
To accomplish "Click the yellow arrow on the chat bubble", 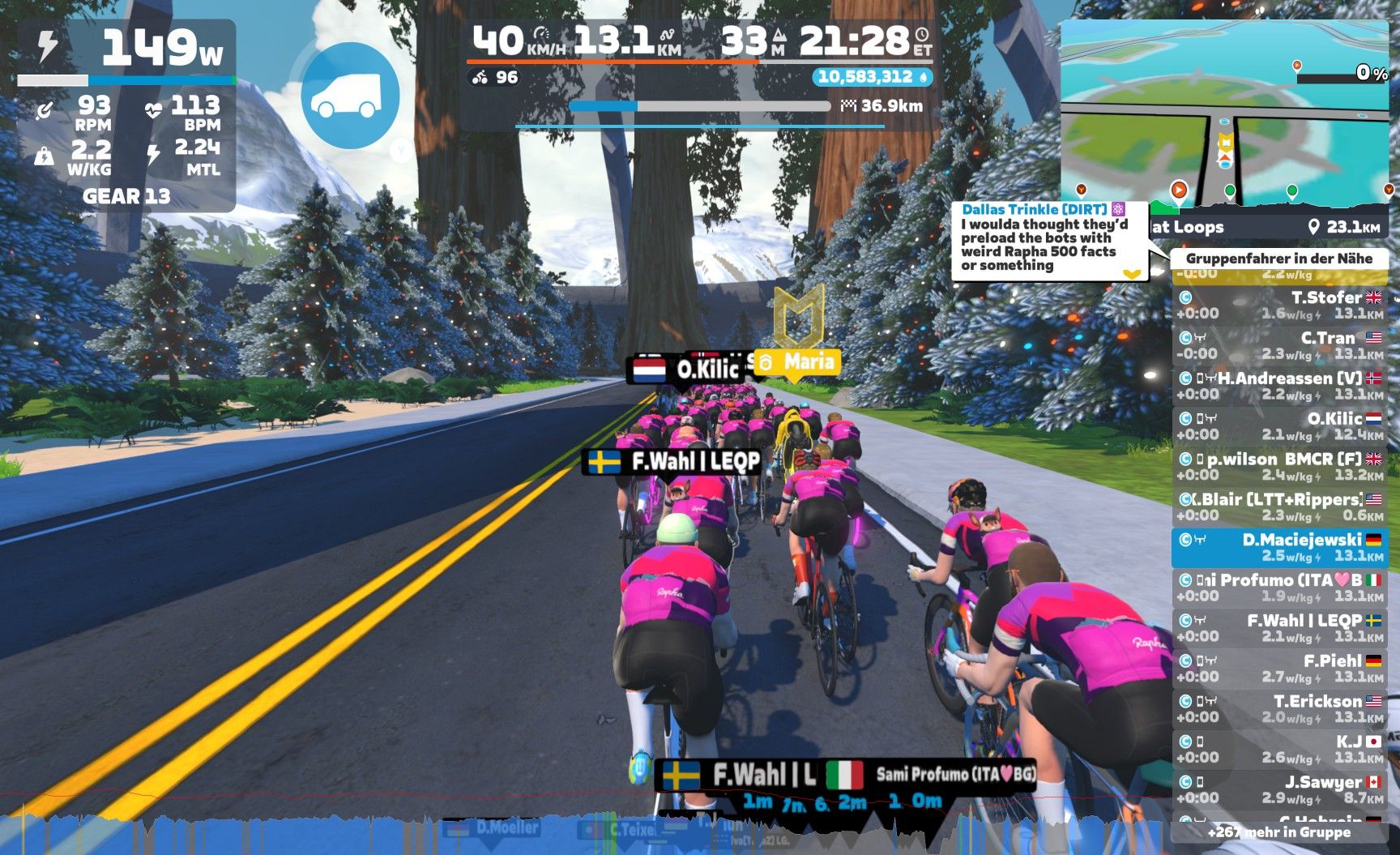I will (x=1132, y=274).
